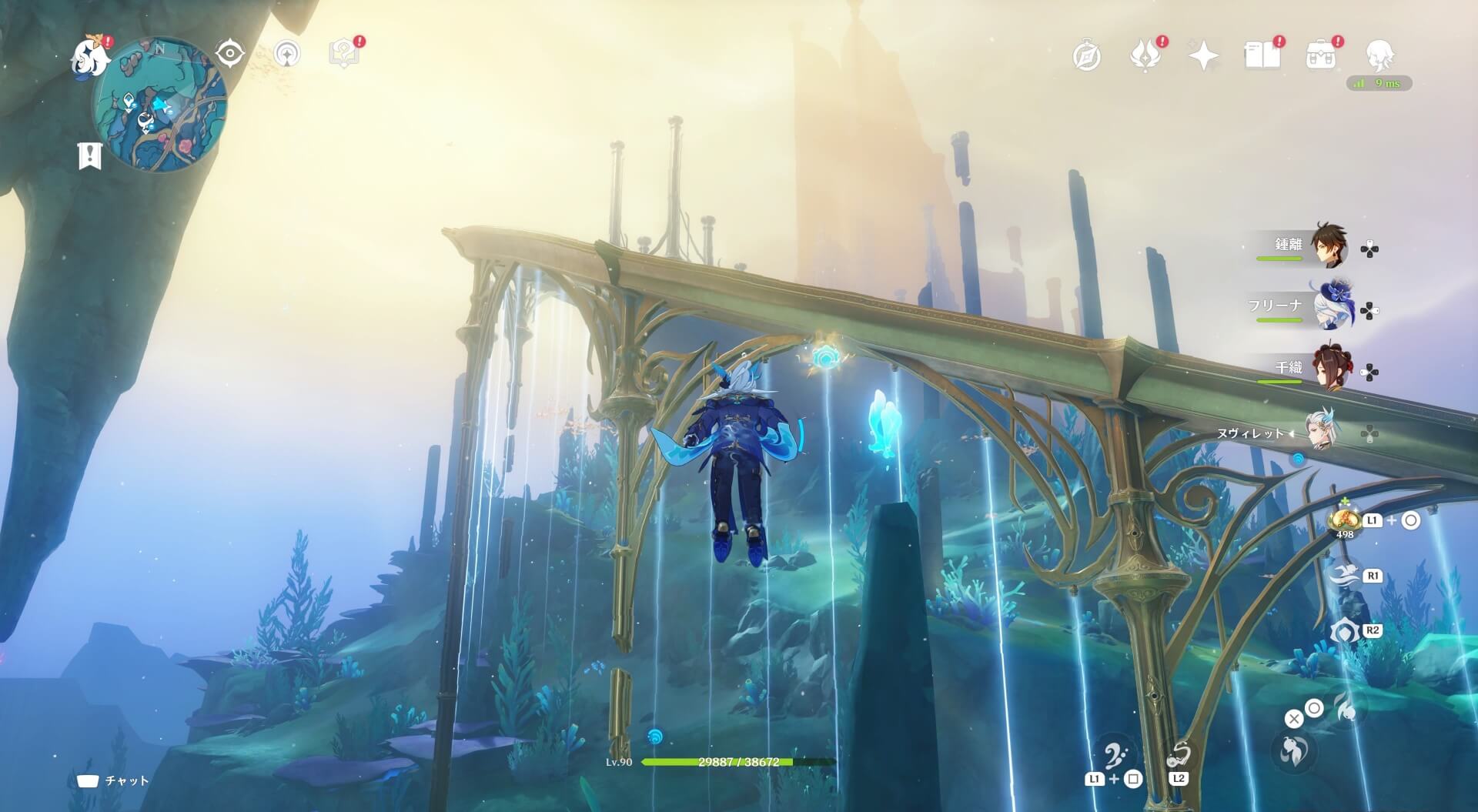This screenshot has height=812, width=1478.
Task: Open the tutorial question-mark icon
Action: pos(343,53)
